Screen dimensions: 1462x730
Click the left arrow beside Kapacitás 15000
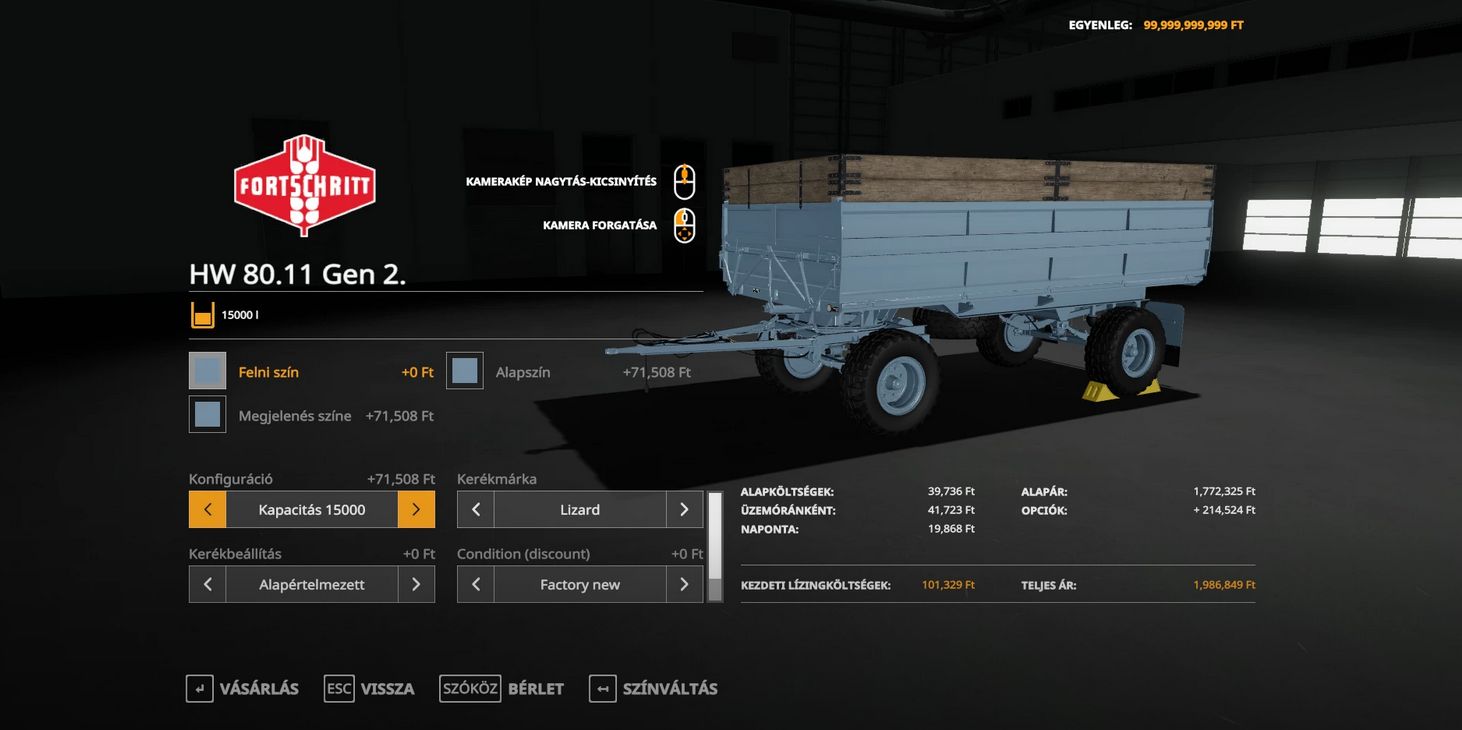[x=207, y=510]
